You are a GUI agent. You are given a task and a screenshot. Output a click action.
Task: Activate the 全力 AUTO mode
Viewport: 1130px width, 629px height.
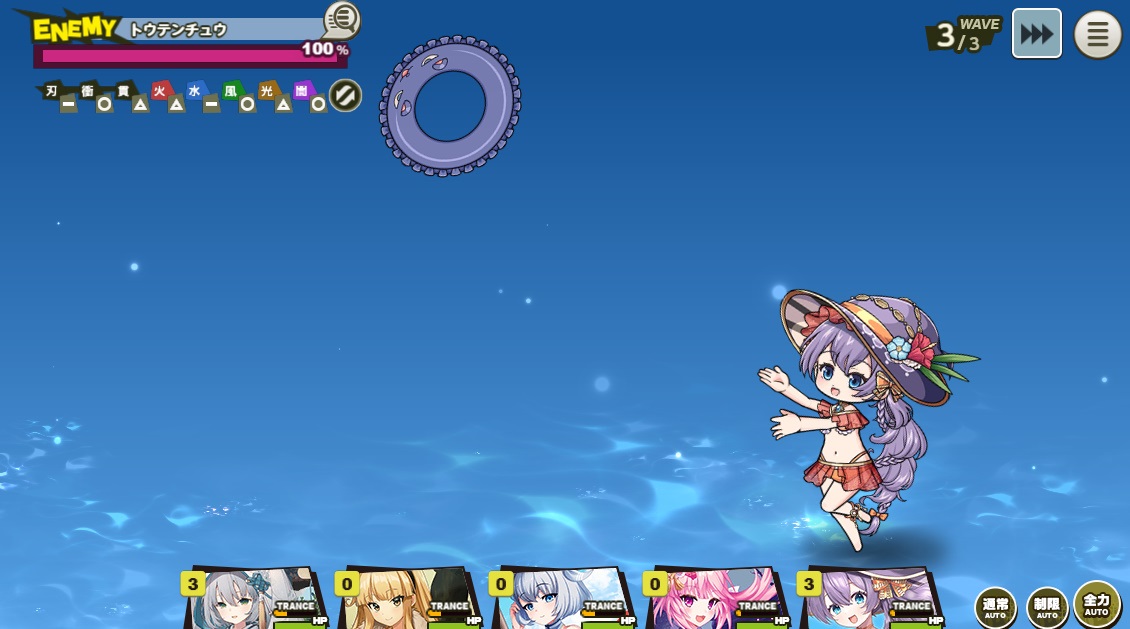[x=1097, y=603]
